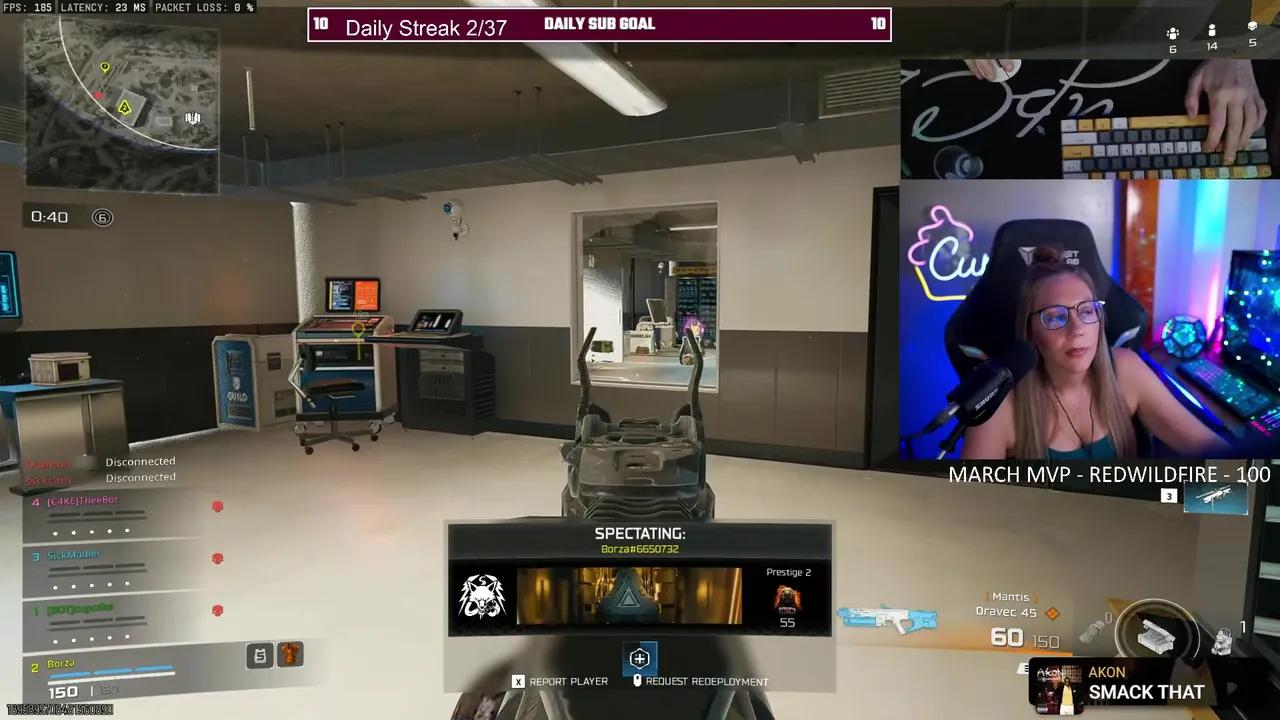
Task: Click Borza's blue score progress bar
Action: [x=110, y=672]
